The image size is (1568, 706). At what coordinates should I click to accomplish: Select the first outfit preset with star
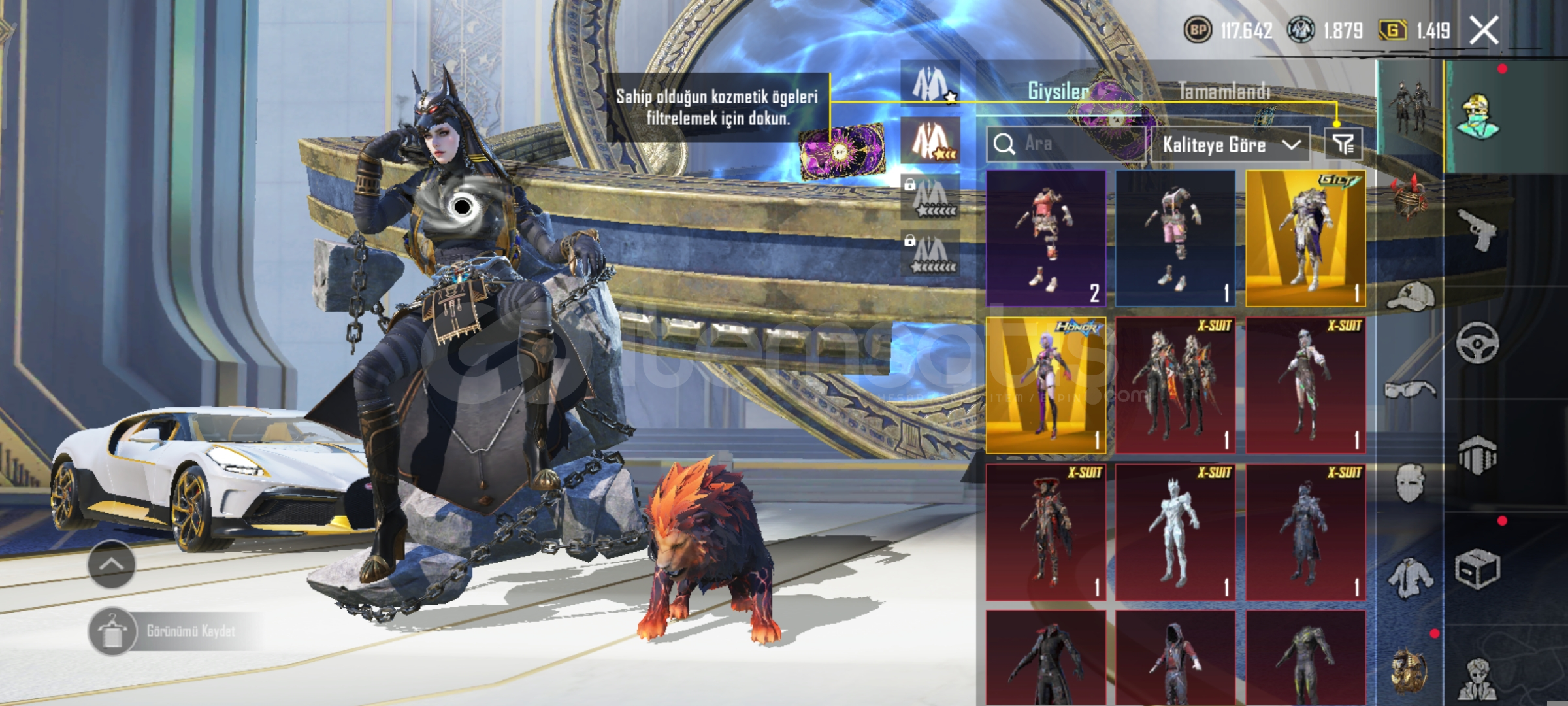930,84
